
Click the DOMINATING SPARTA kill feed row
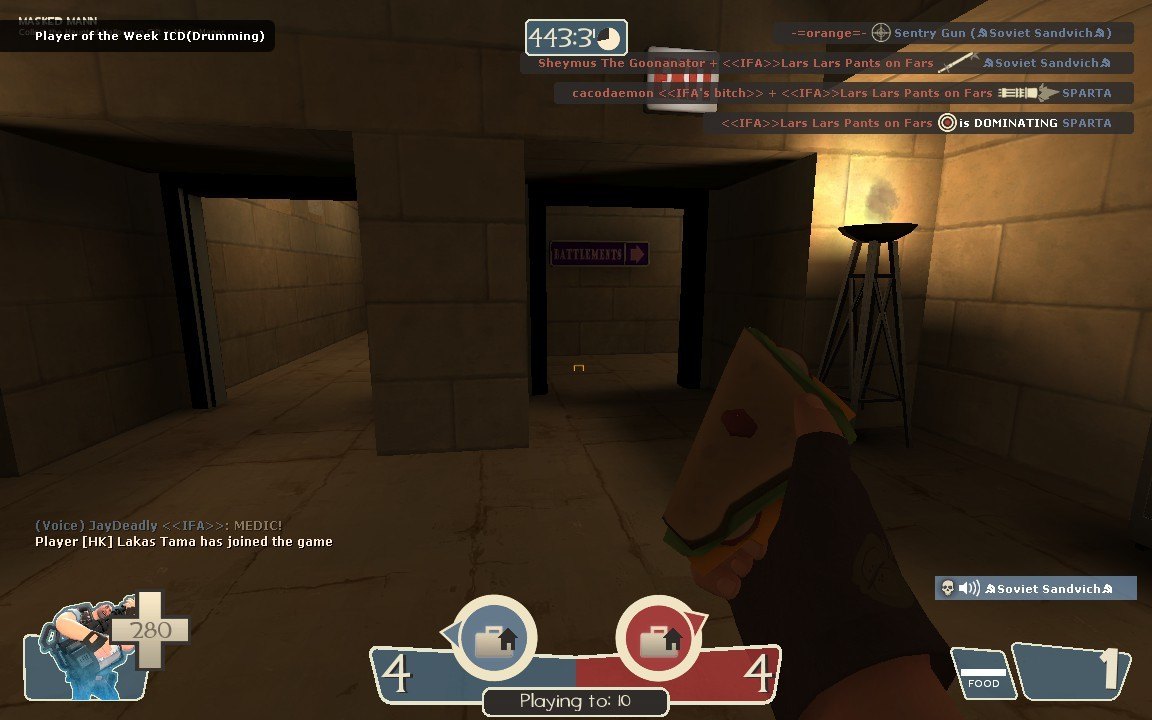[x=917, y=123]
